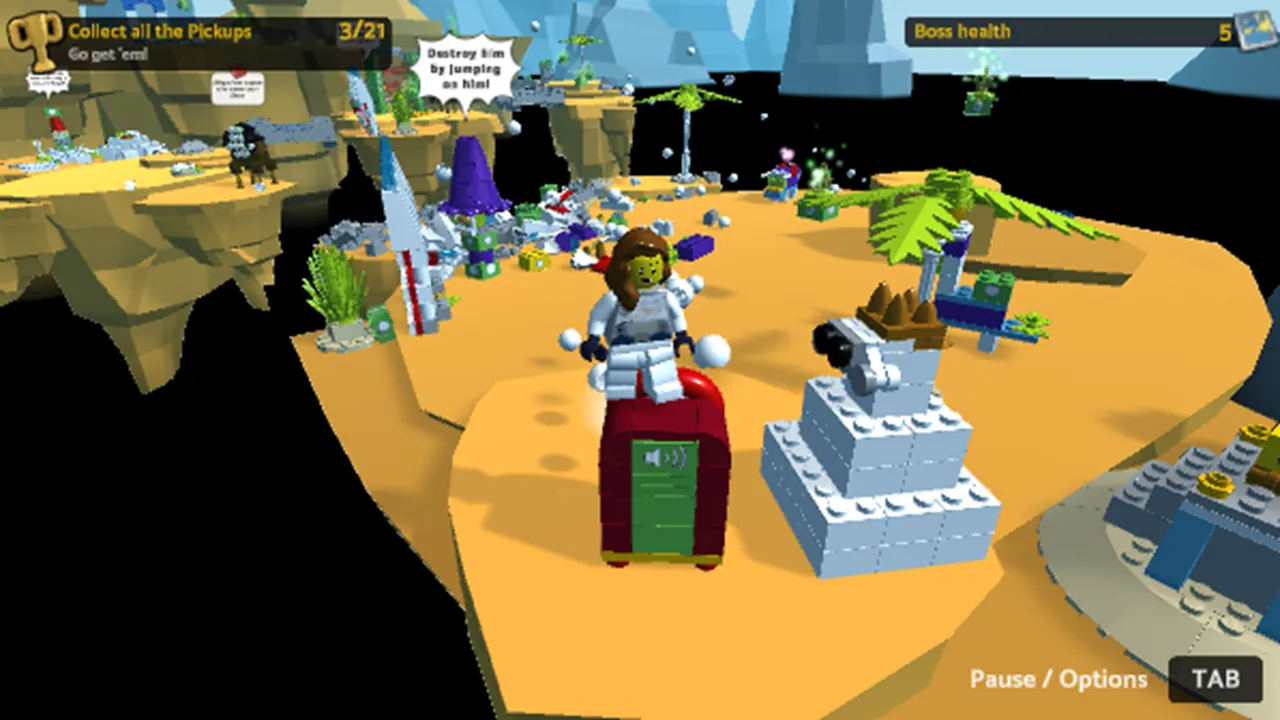Click the picture icon beside Boss health
Viewport: 1280px width, 720px height.
1255,31
